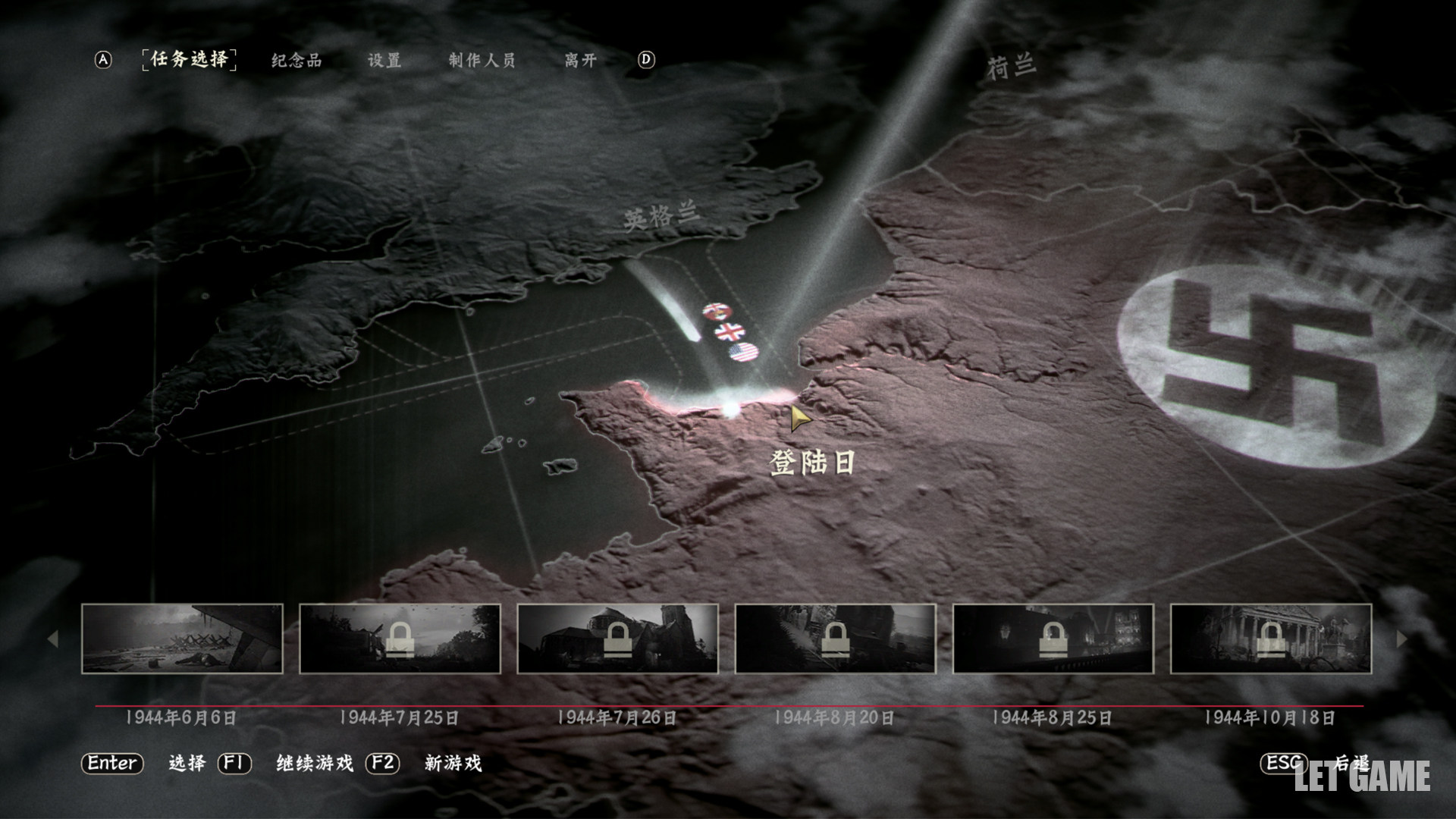Switch to the 任务选择 tab
This screenshot has height=819, width=1456.
point(189,59)
